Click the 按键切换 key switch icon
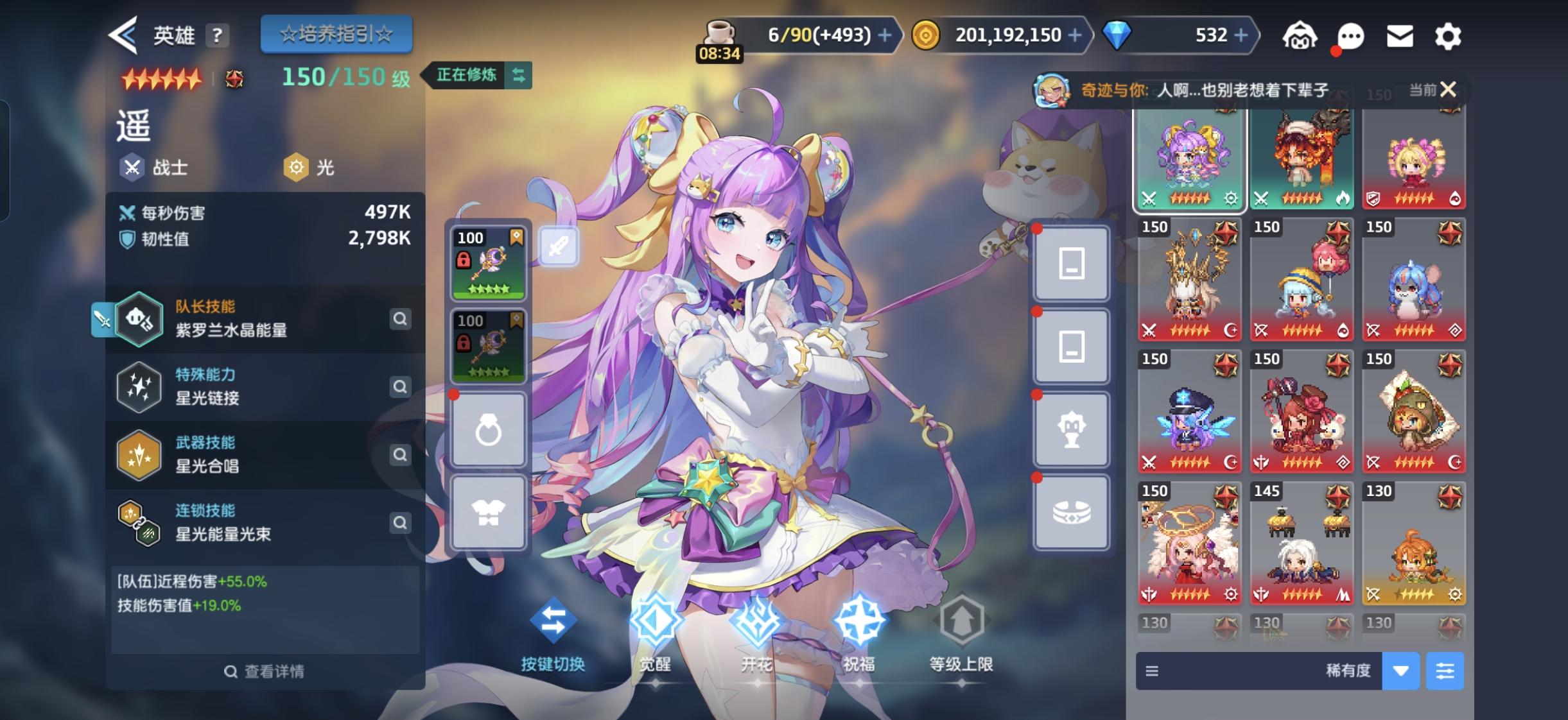This screenshot has width=1568, height=720. [x=553, y=621]
